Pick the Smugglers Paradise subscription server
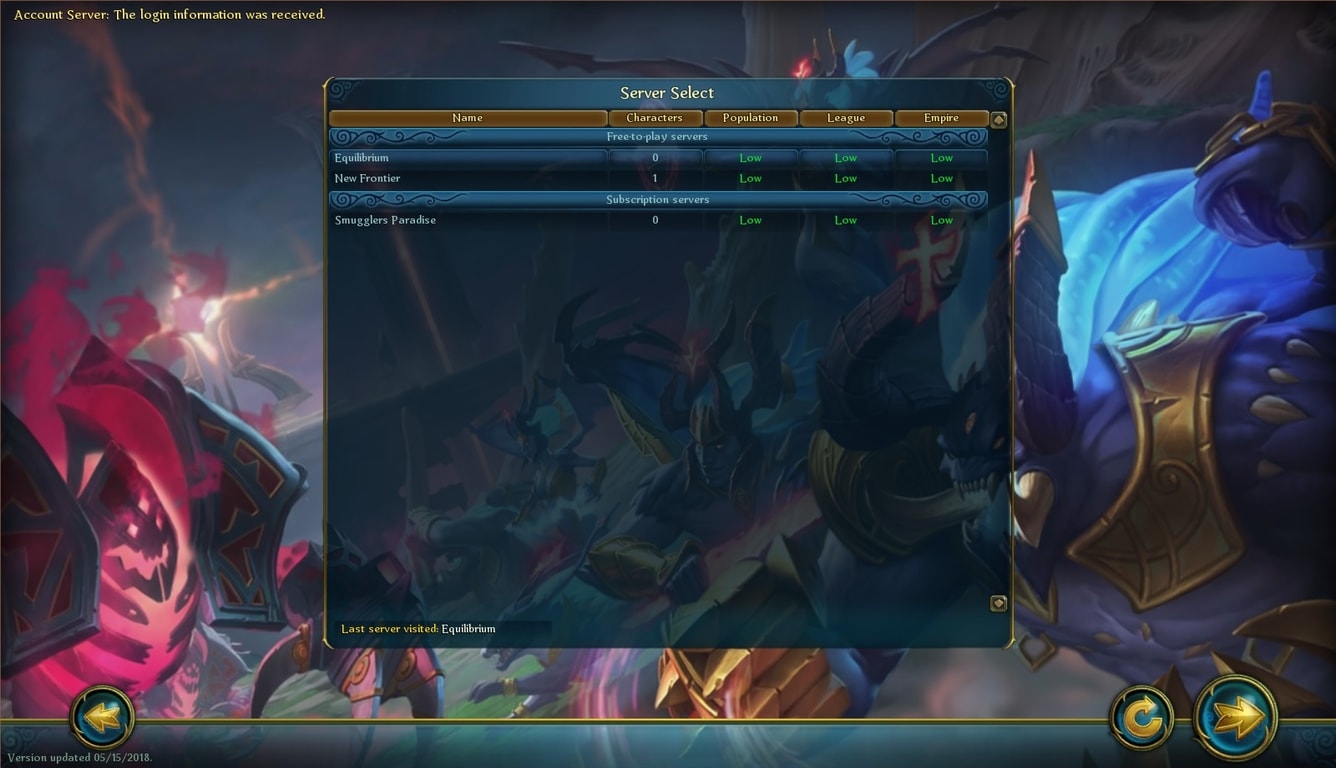Viewport: 1336px width, 768px height. [468, 220]
